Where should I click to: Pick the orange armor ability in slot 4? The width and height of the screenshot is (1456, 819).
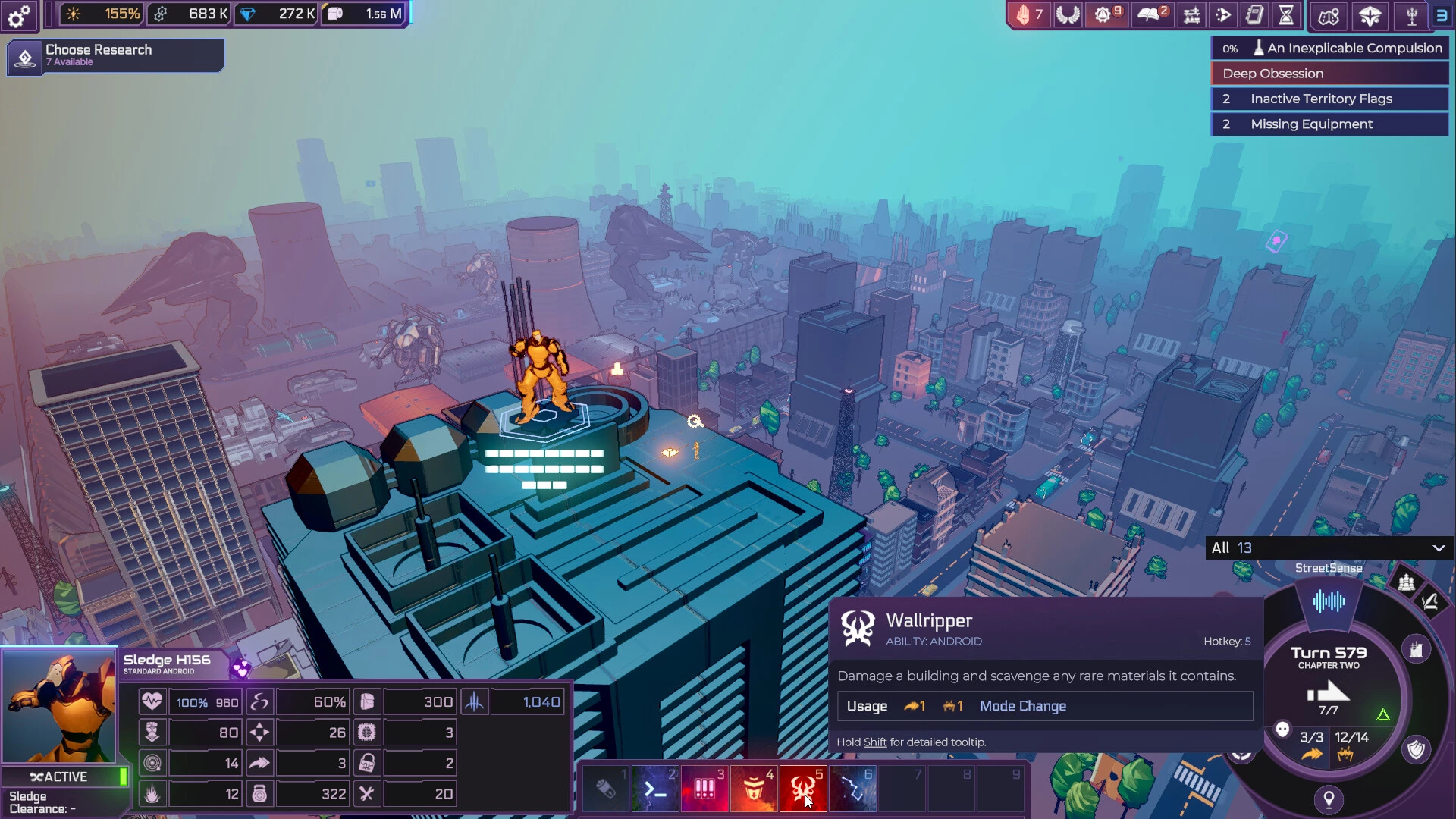754,789
